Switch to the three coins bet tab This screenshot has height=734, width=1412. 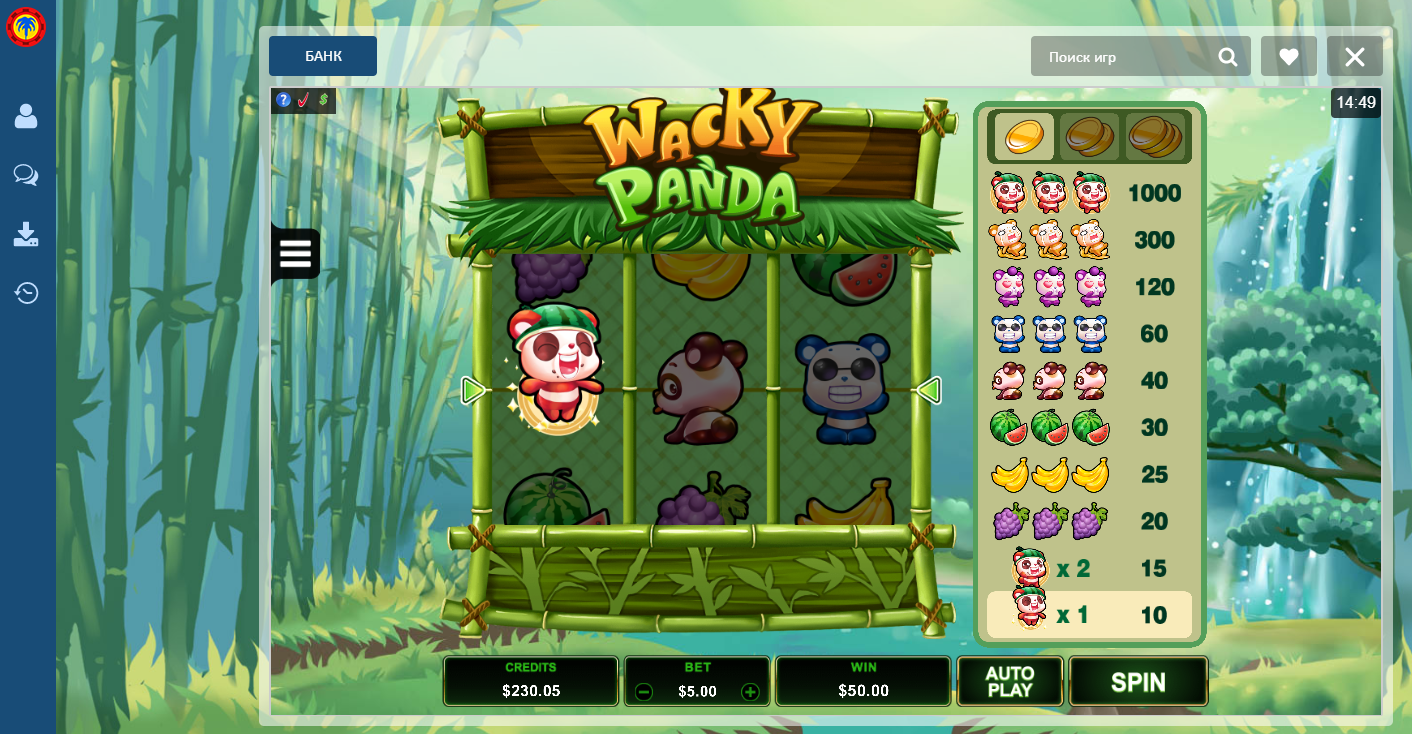[x=1155, y=136]
